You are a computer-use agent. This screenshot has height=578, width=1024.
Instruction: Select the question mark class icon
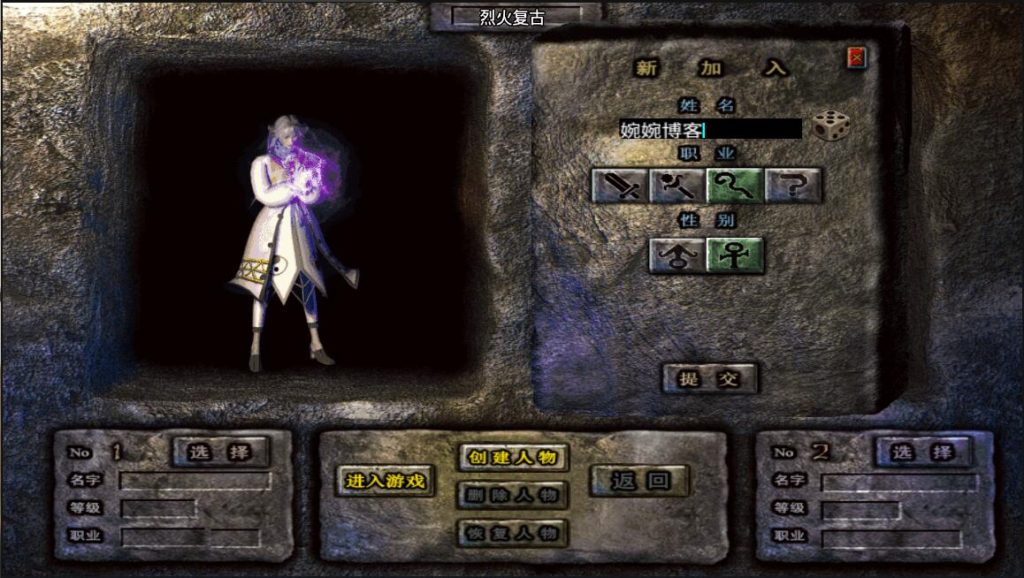(x=793, y=185)
